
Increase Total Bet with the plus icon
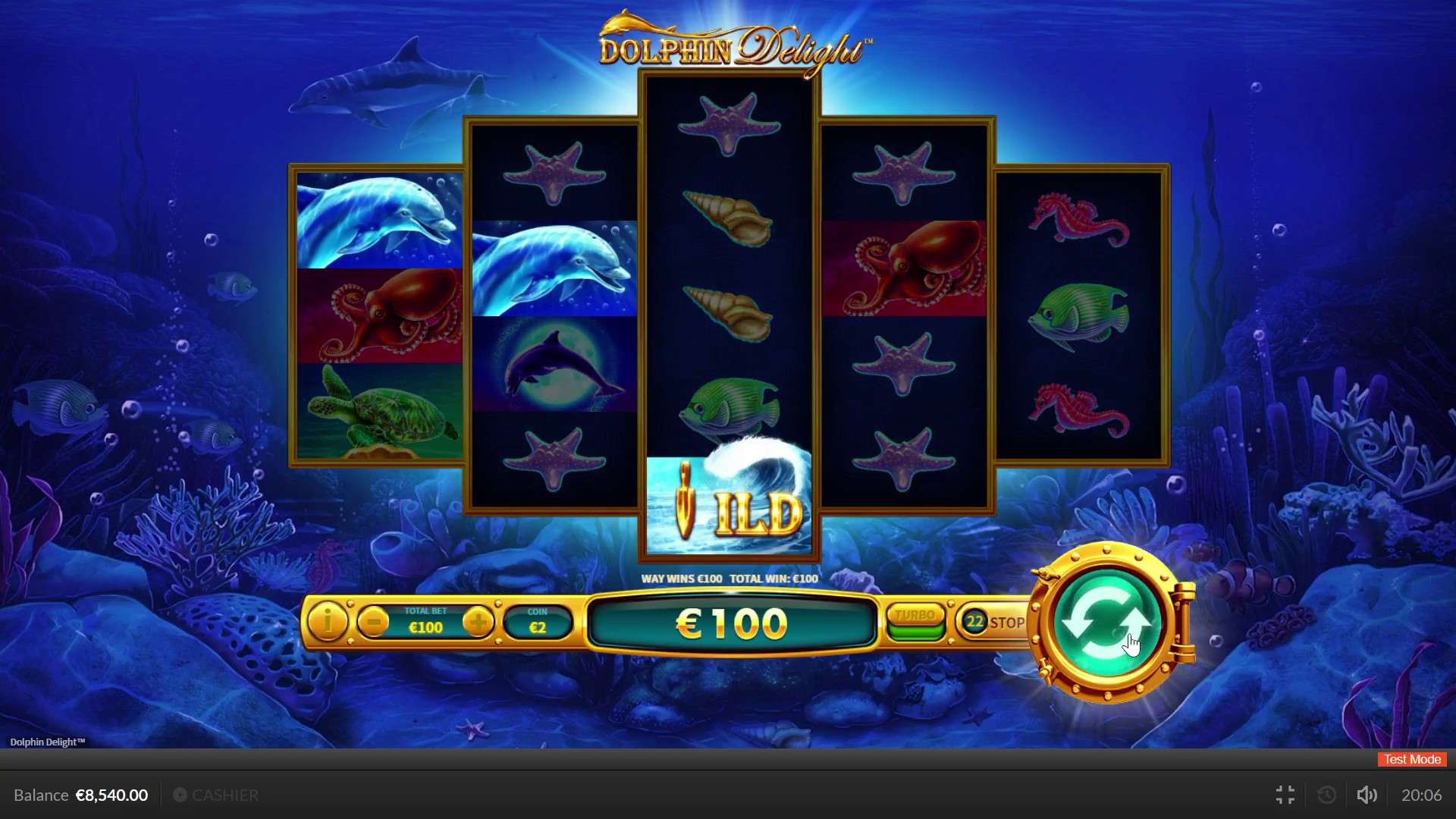(479, 623)
